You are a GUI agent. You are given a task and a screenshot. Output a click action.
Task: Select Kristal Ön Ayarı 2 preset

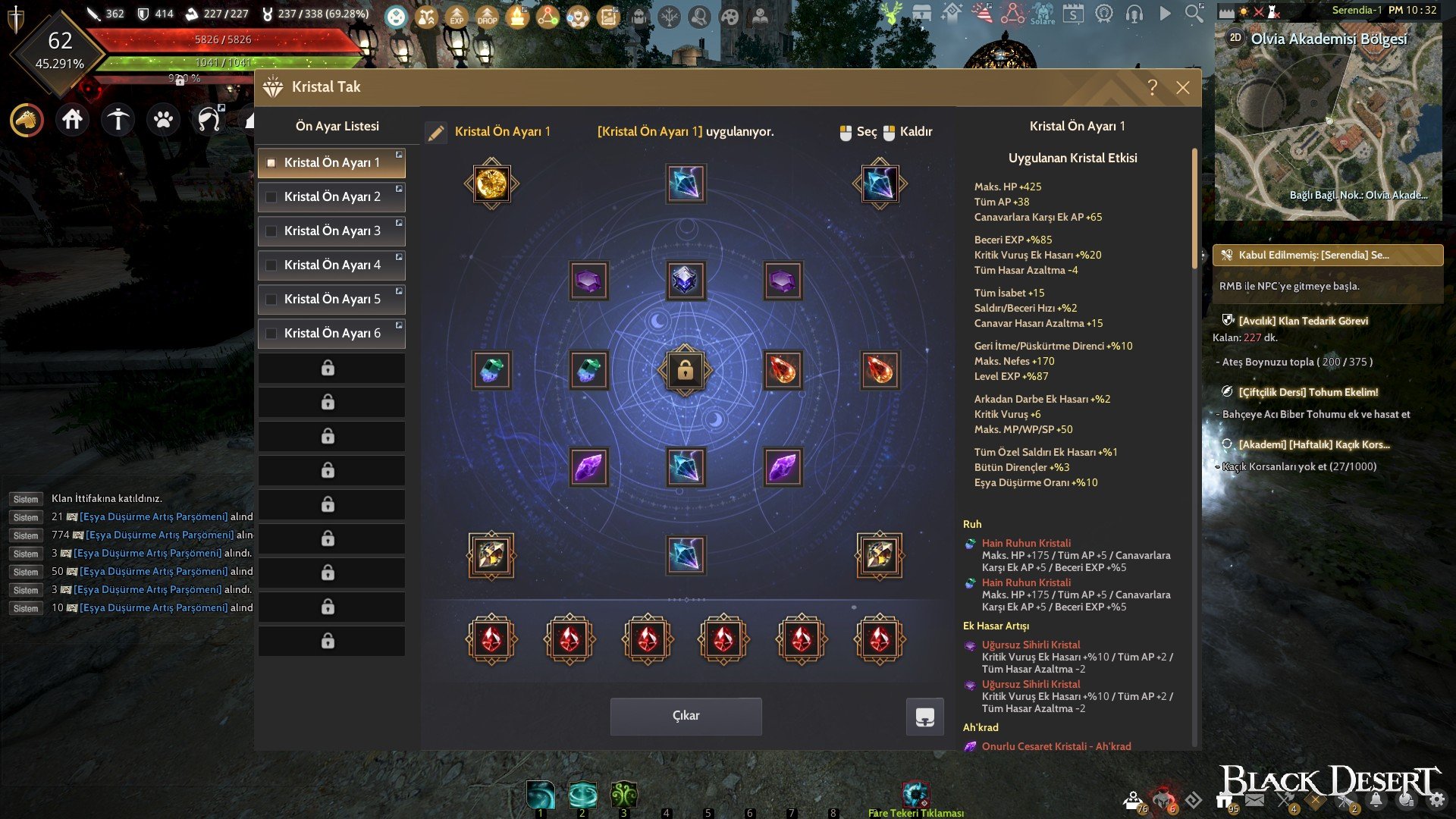[x=331, y=196]
